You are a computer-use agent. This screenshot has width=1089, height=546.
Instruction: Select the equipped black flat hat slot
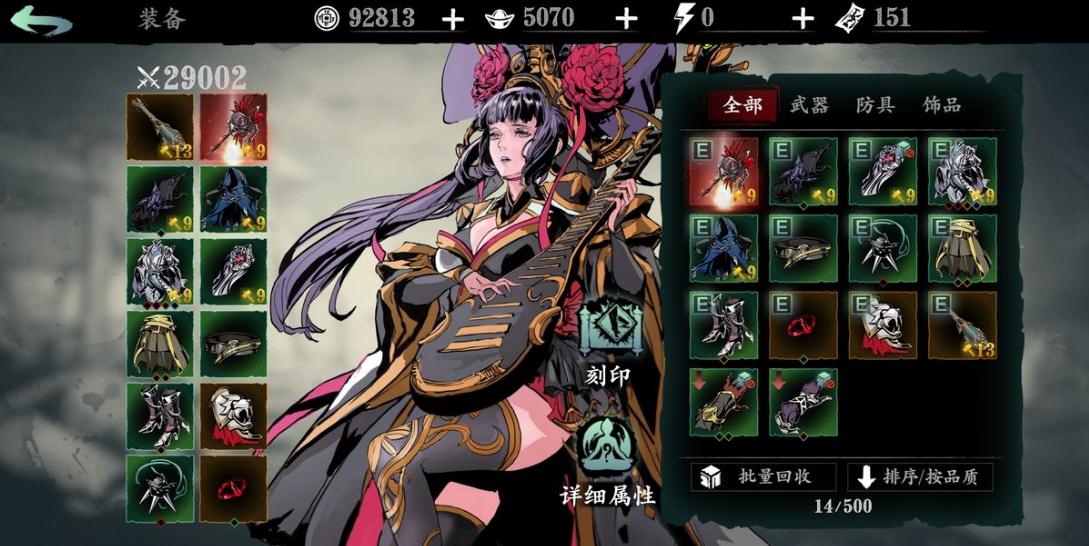coord(233,343)
